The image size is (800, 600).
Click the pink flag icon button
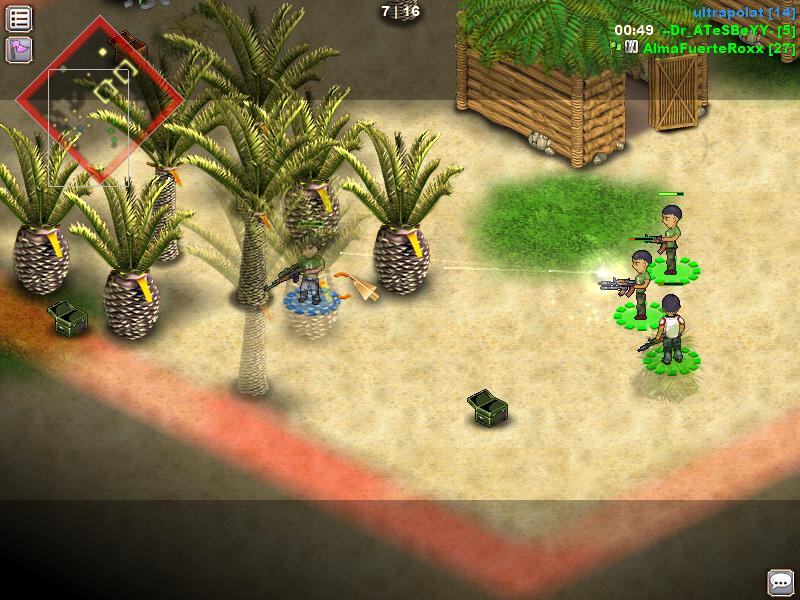pyautogui.click(x=19, y=48)
